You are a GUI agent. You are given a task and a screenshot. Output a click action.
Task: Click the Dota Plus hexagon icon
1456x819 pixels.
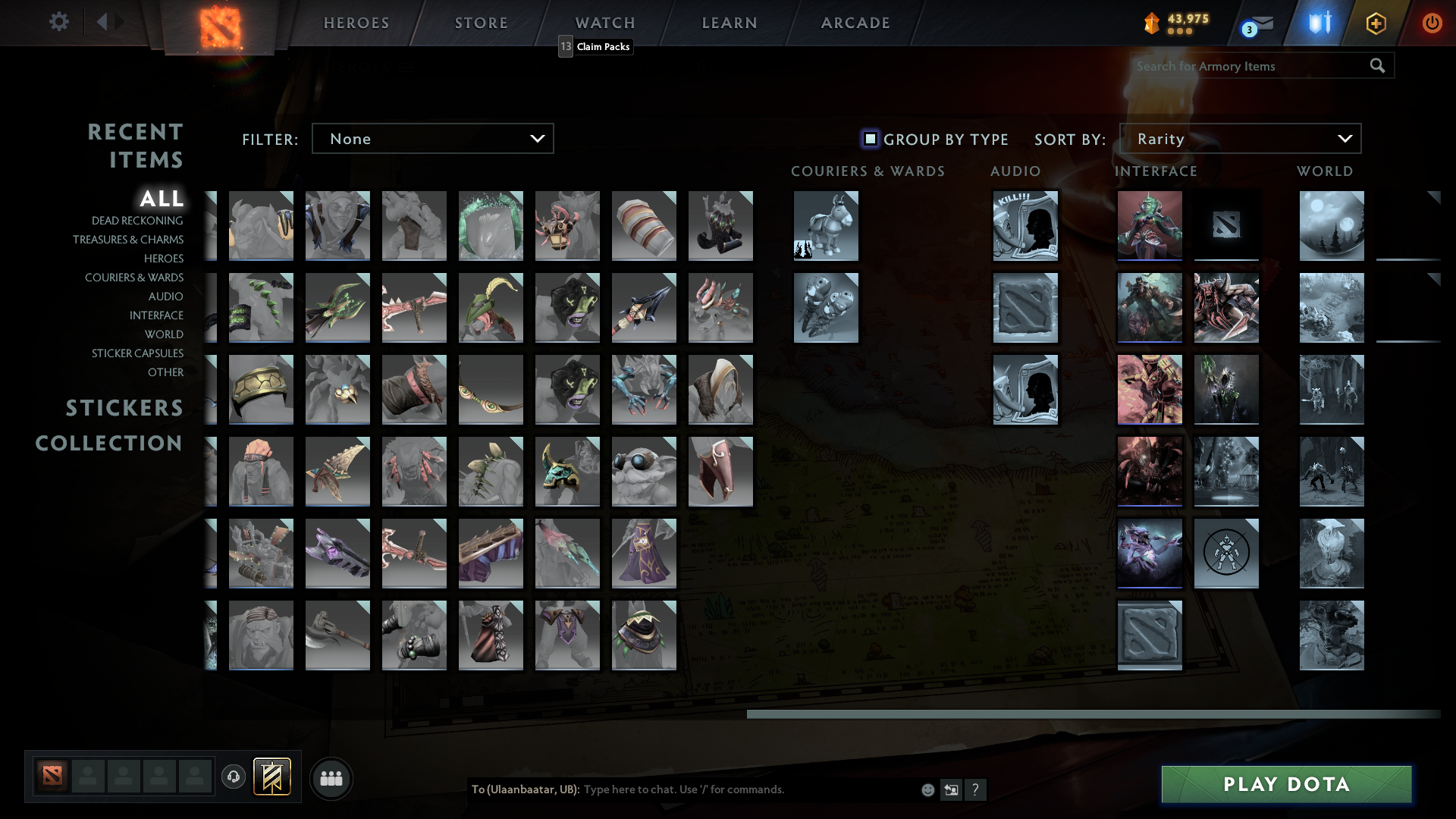pyautogui.click(x=1376, y=23)
